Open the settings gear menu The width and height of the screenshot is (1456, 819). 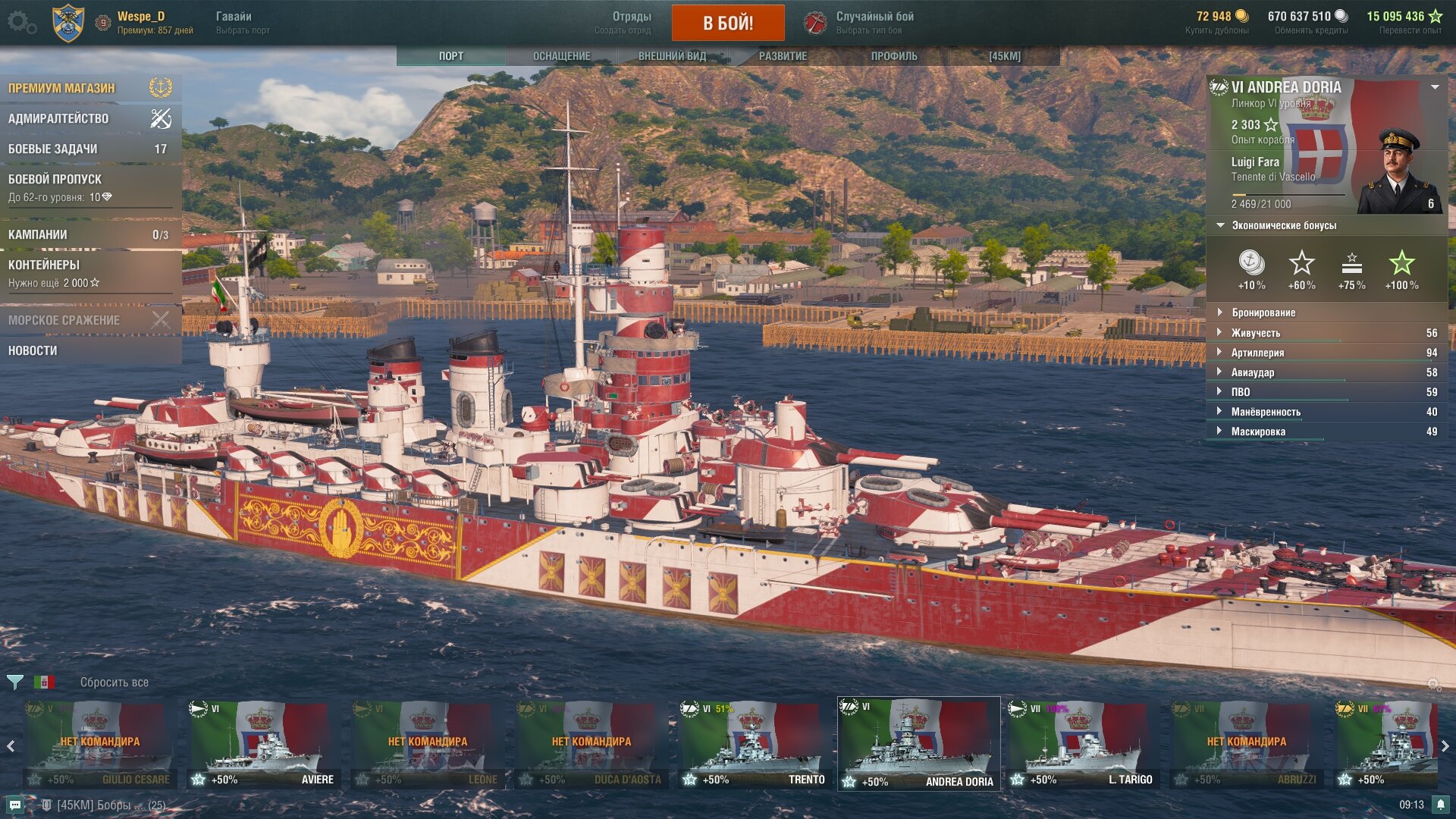click(21, 23)
